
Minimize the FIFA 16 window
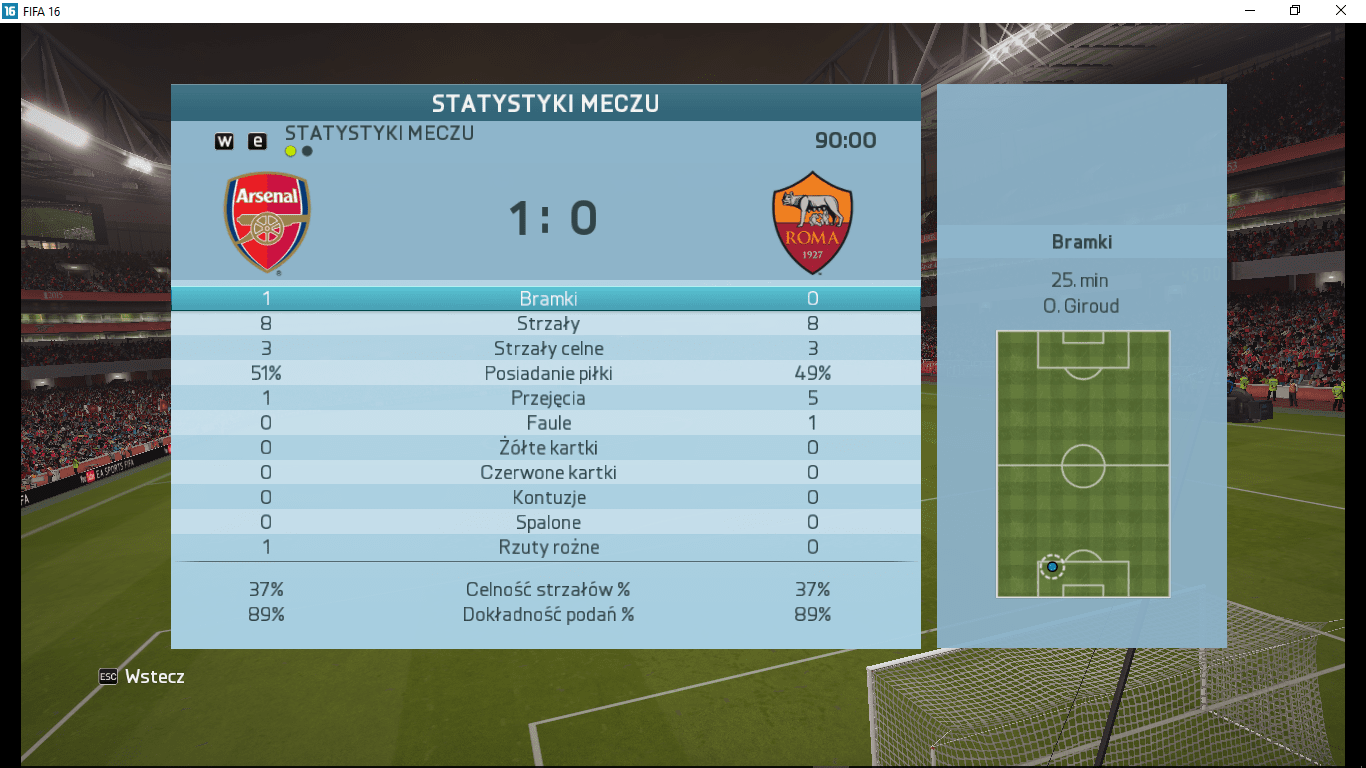tap(1250, 11)
